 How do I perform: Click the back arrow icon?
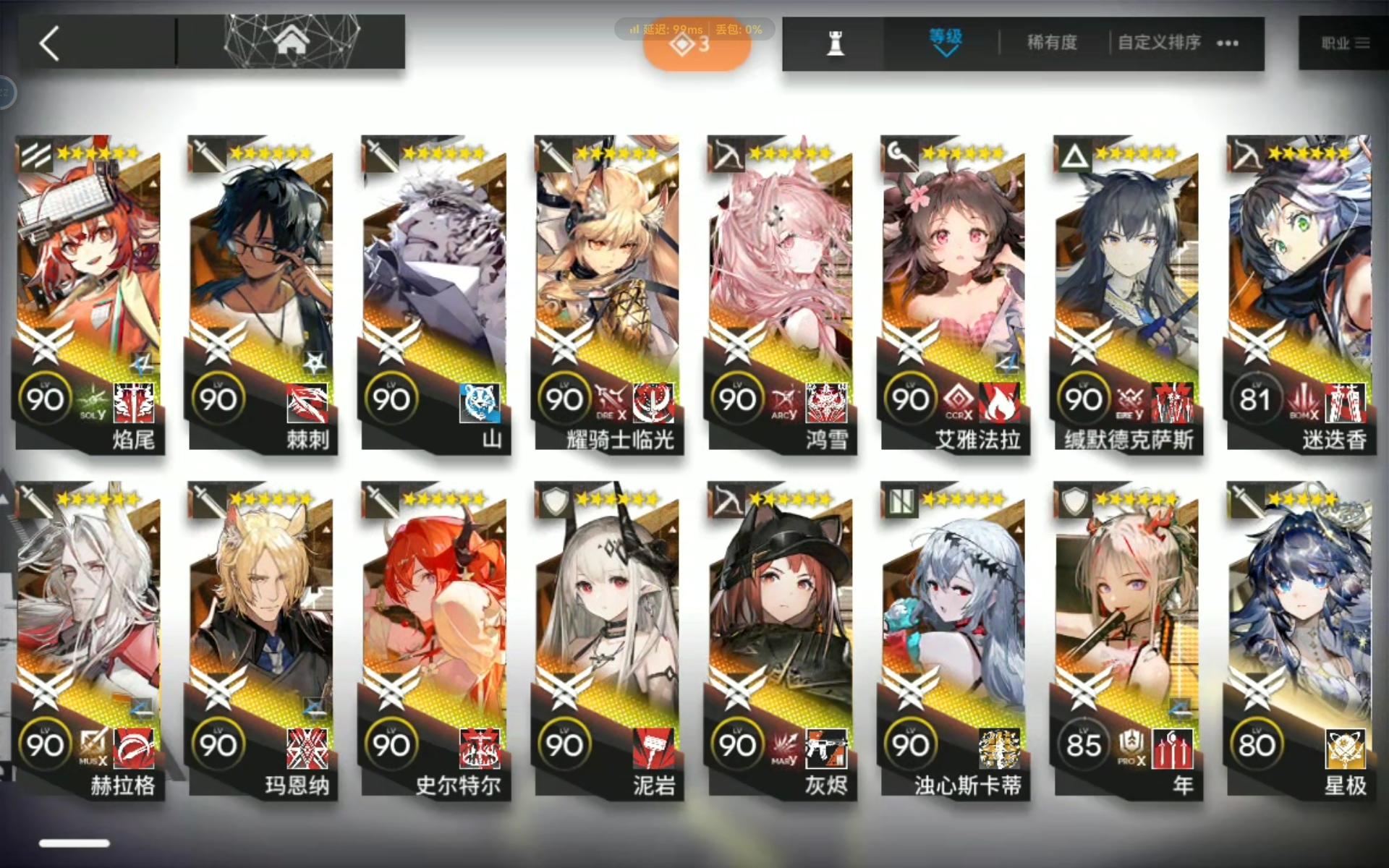click(49, 43)
